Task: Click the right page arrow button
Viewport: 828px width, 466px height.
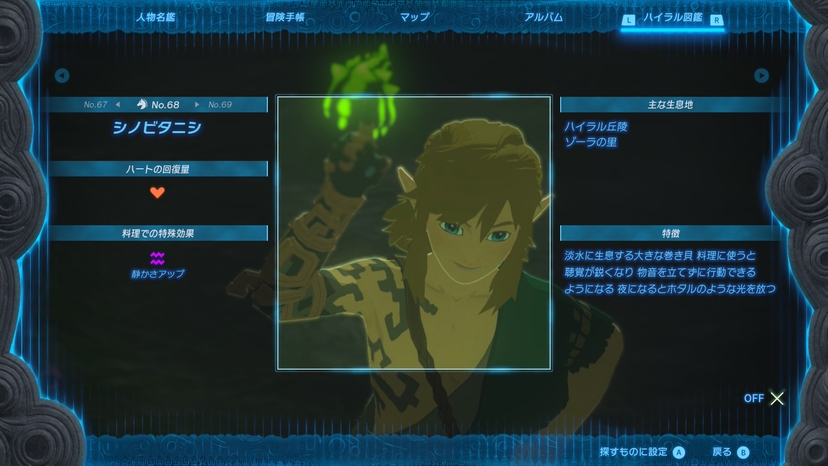Action: [762, 75]
